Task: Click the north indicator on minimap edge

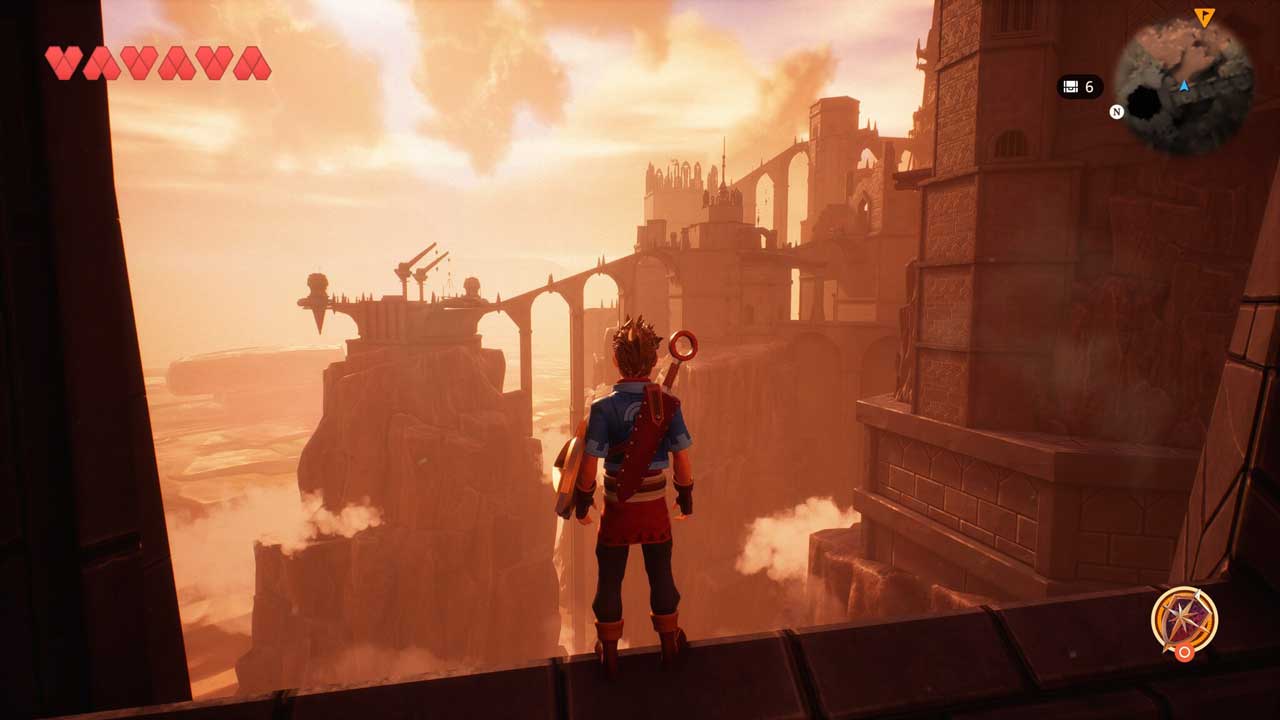Action: (x=1117, y=111)
